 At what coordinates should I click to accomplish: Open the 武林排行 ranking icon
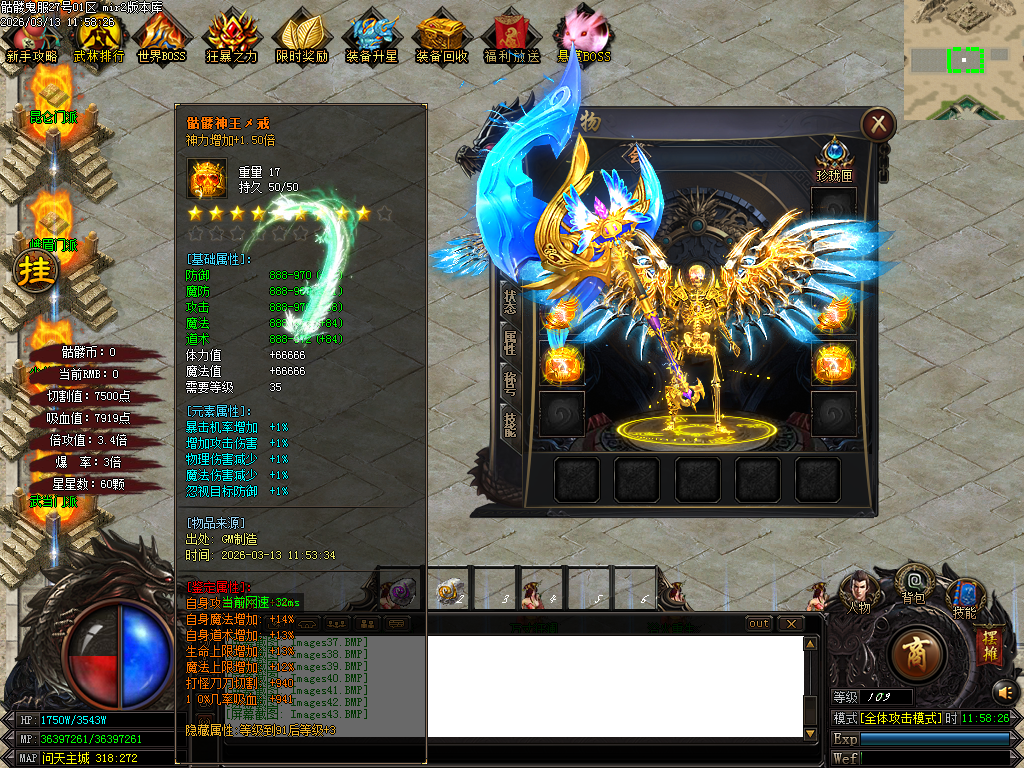click(x=98, y=40)
